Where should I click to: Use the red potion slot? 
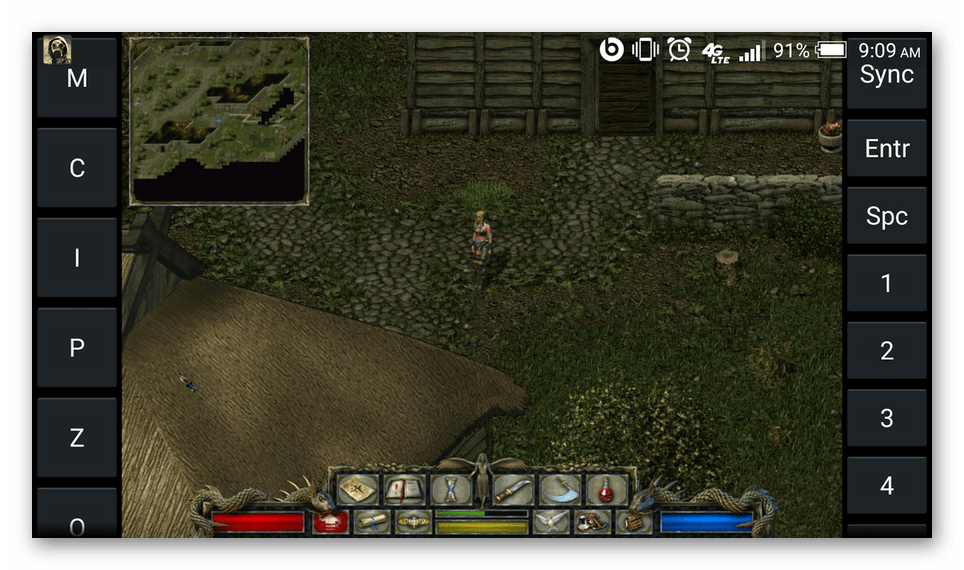[x=606, y=489]
